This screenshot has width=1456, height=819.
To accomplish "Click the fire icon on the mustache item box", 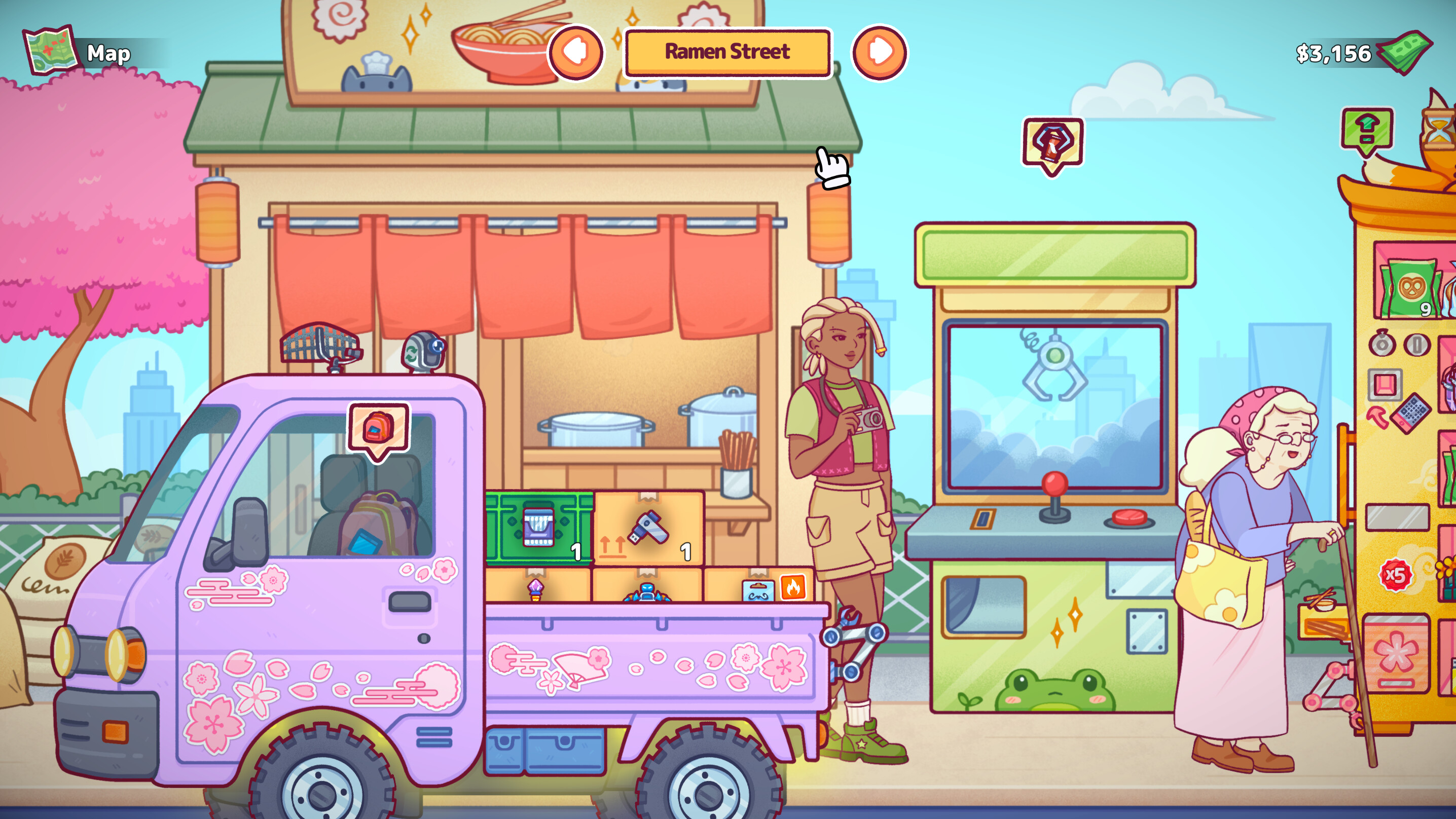I will pos(793,588).
